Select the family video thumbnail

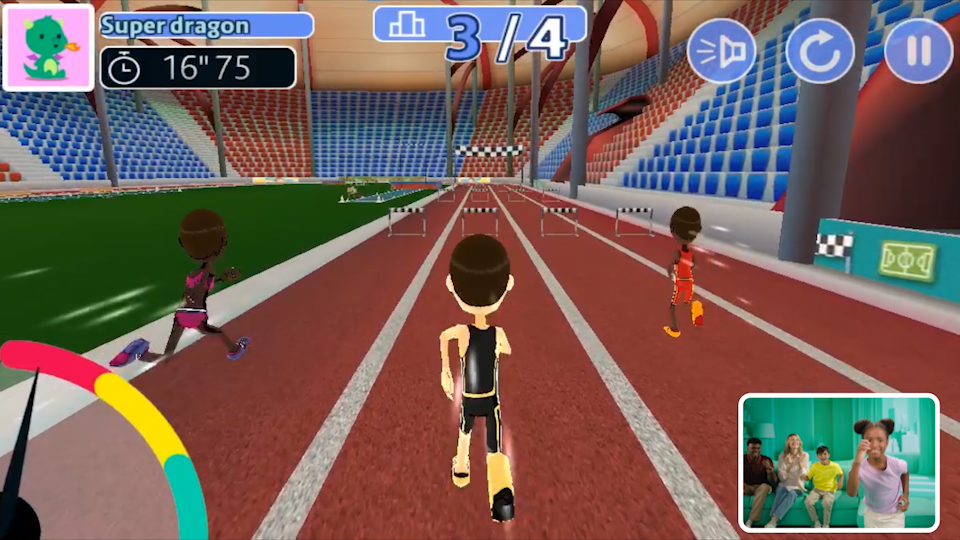(839, 462)
